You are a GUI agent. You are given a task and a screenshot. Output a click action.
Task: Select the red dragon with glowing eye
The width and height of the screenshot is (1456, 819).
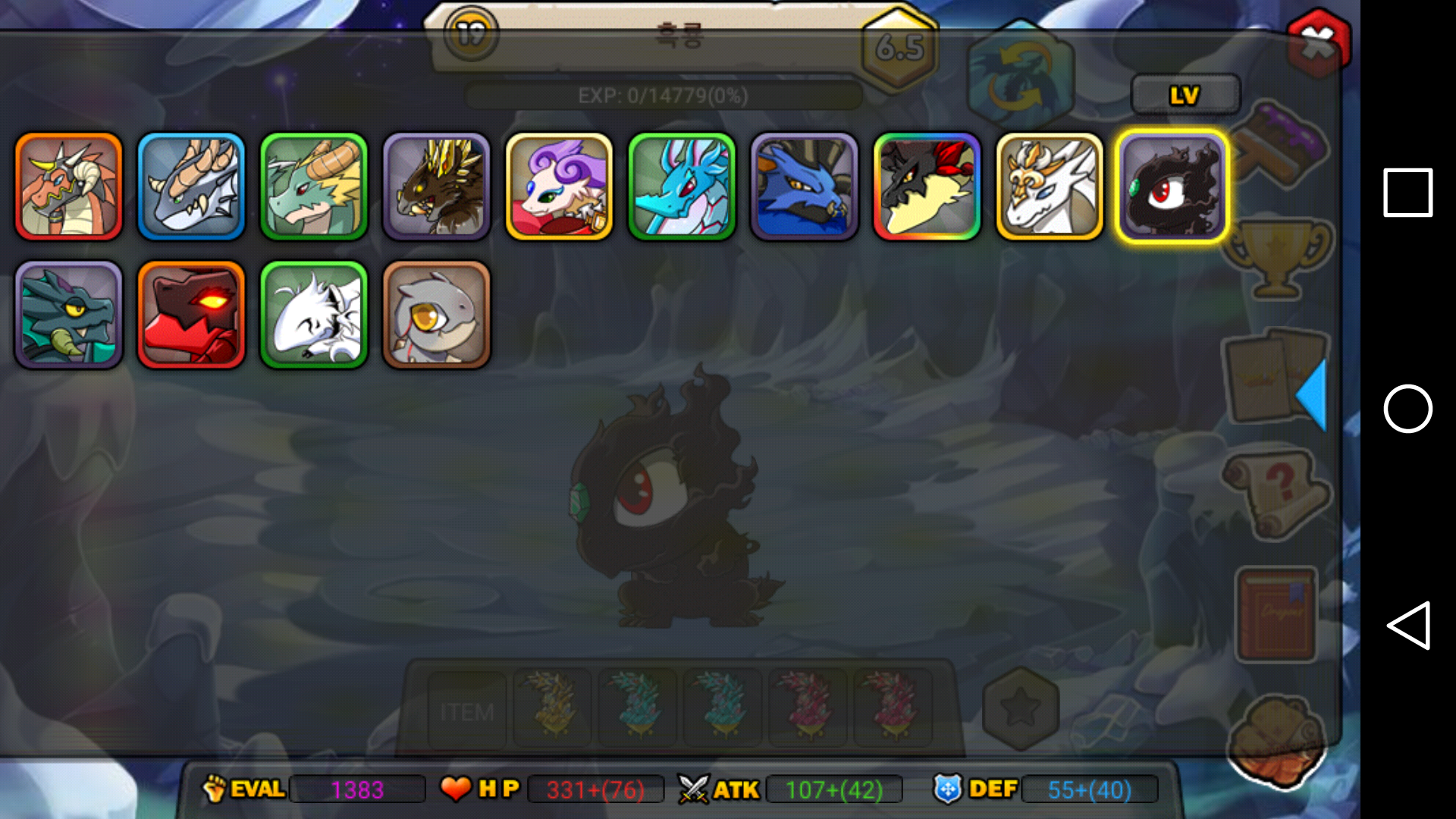pyautogui.click(x=191, y=315)
